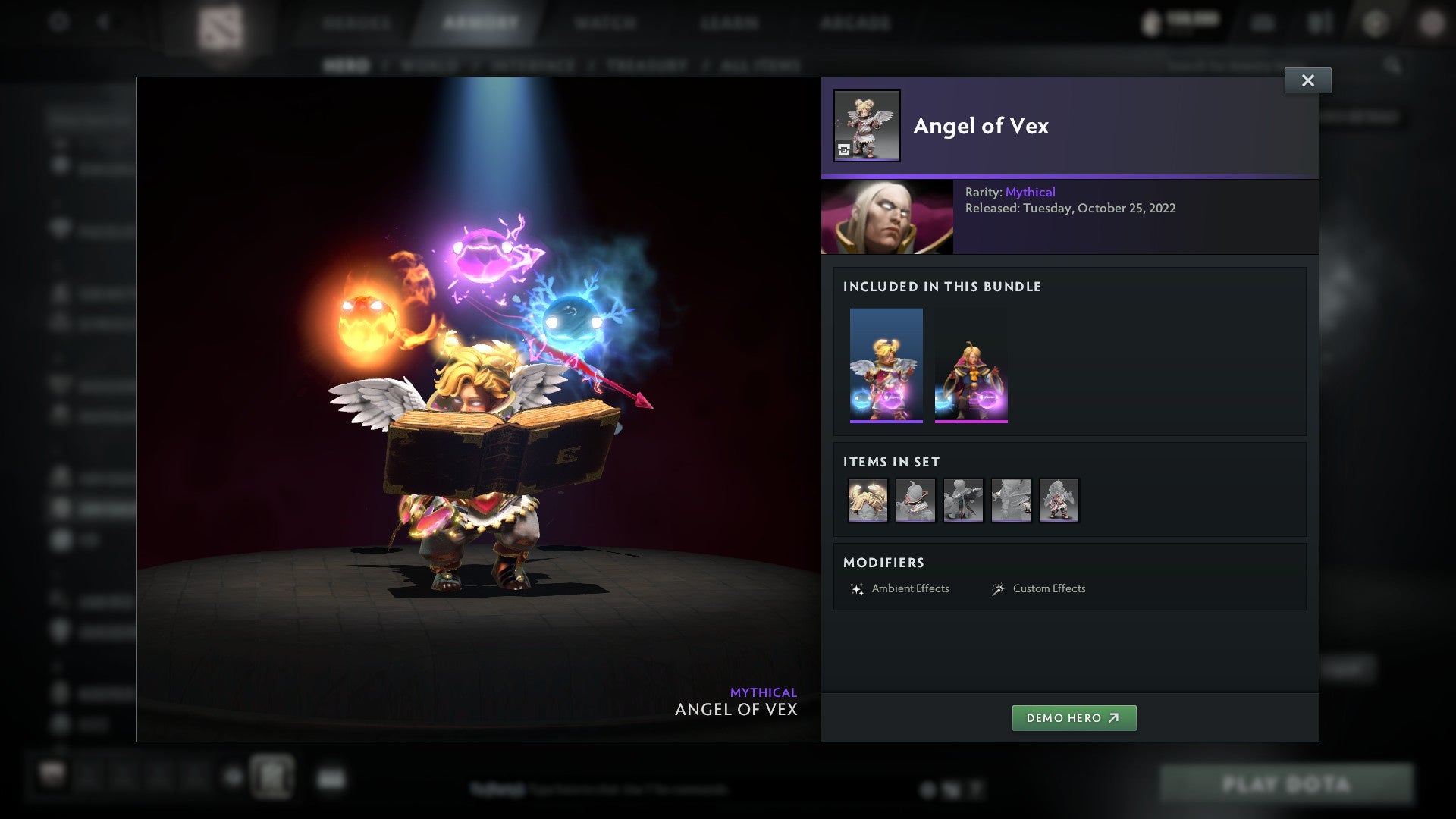Switch to the TREASURY section
Screen dimensions: 1456x819
tap(645, 65)
